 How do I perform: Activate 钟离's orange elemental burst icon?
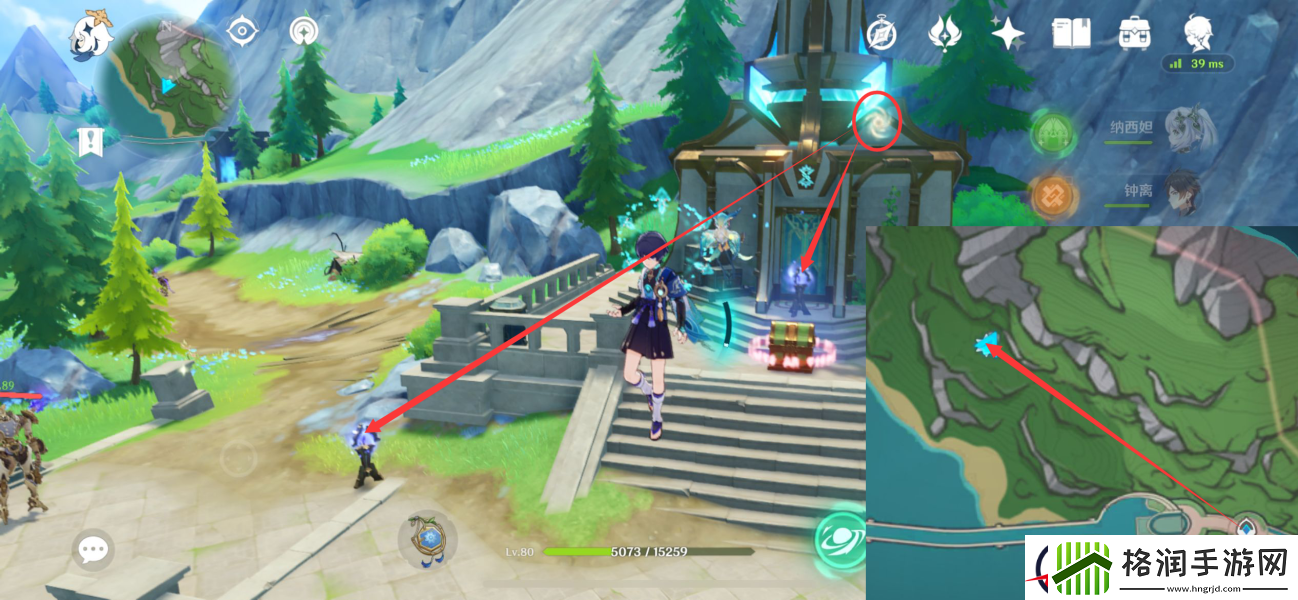pyautogui.click(x=1052, y=195)
